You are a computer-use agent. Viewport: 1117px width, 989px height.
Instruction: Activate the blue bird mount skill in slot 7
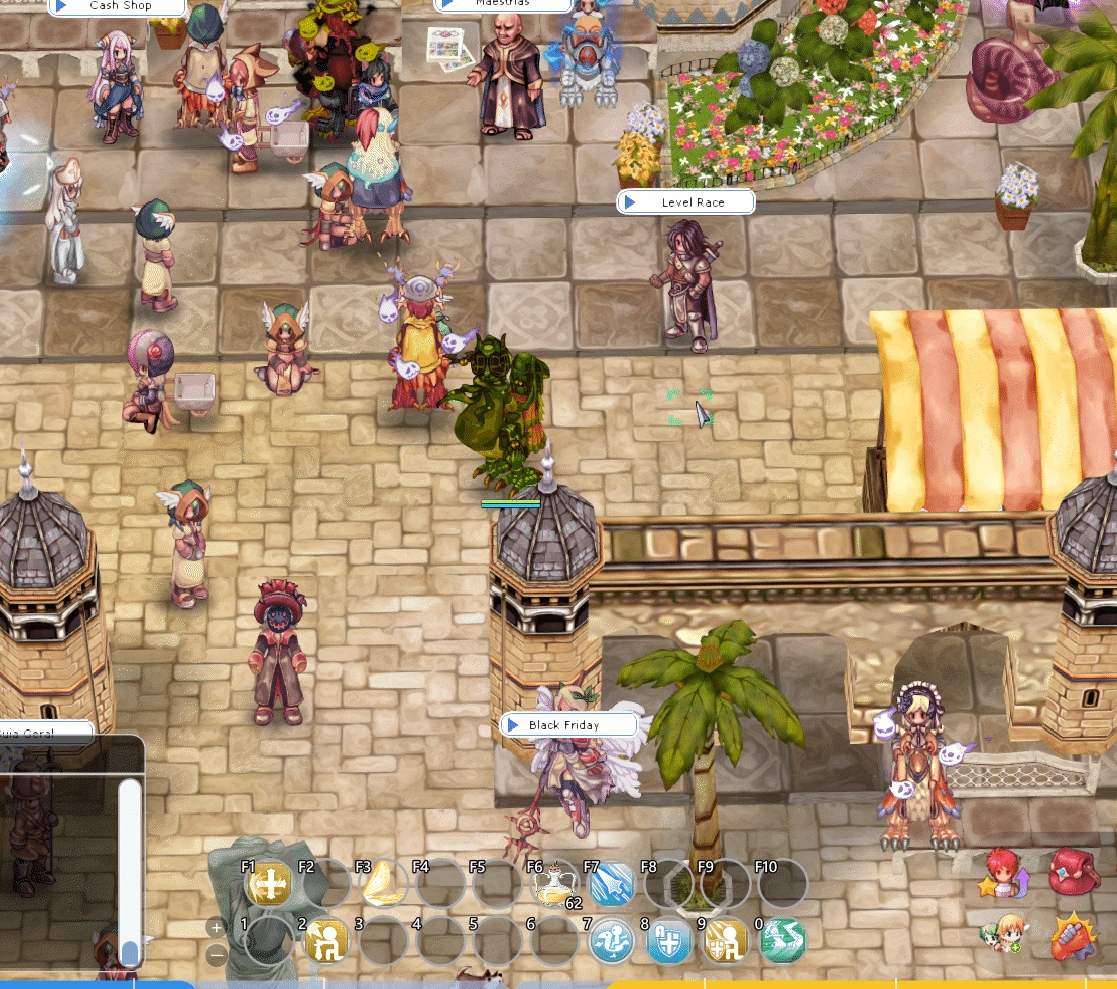tap(611, 942)
